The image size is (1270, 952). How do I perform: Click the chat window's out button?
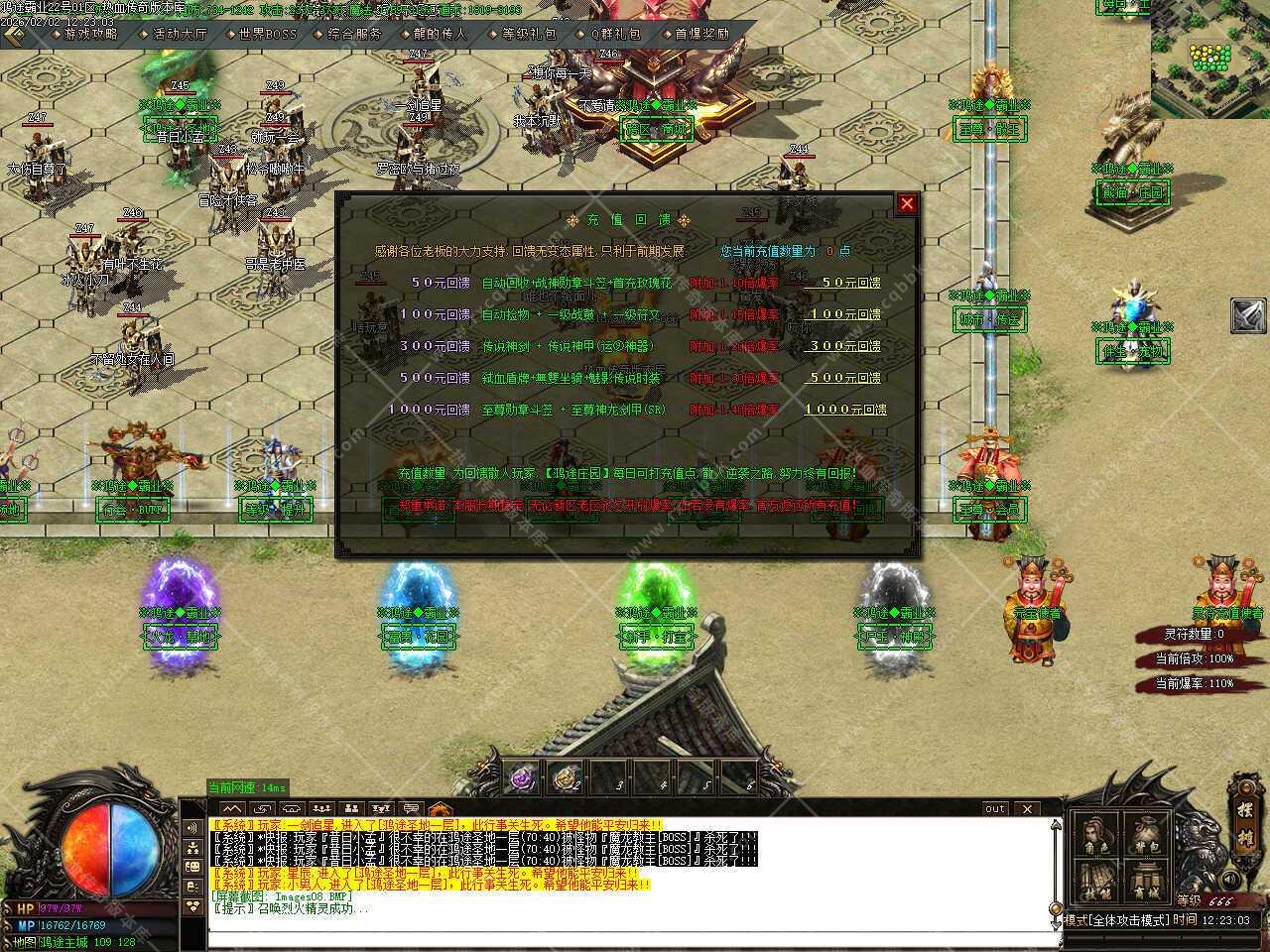tap(995, 809)
